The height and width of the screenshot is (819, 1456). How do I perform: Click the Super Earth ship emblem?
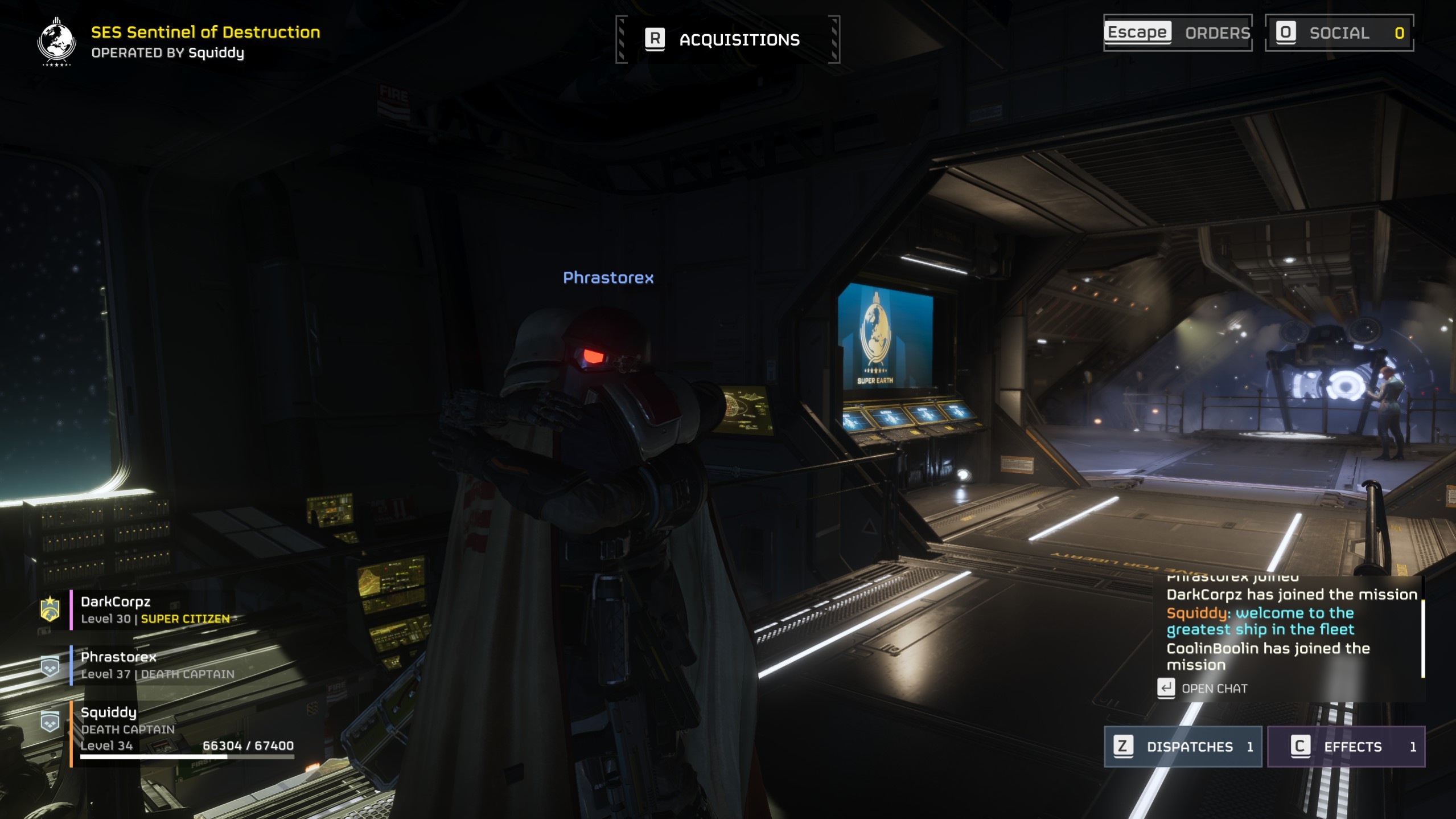tap(56, 42)
